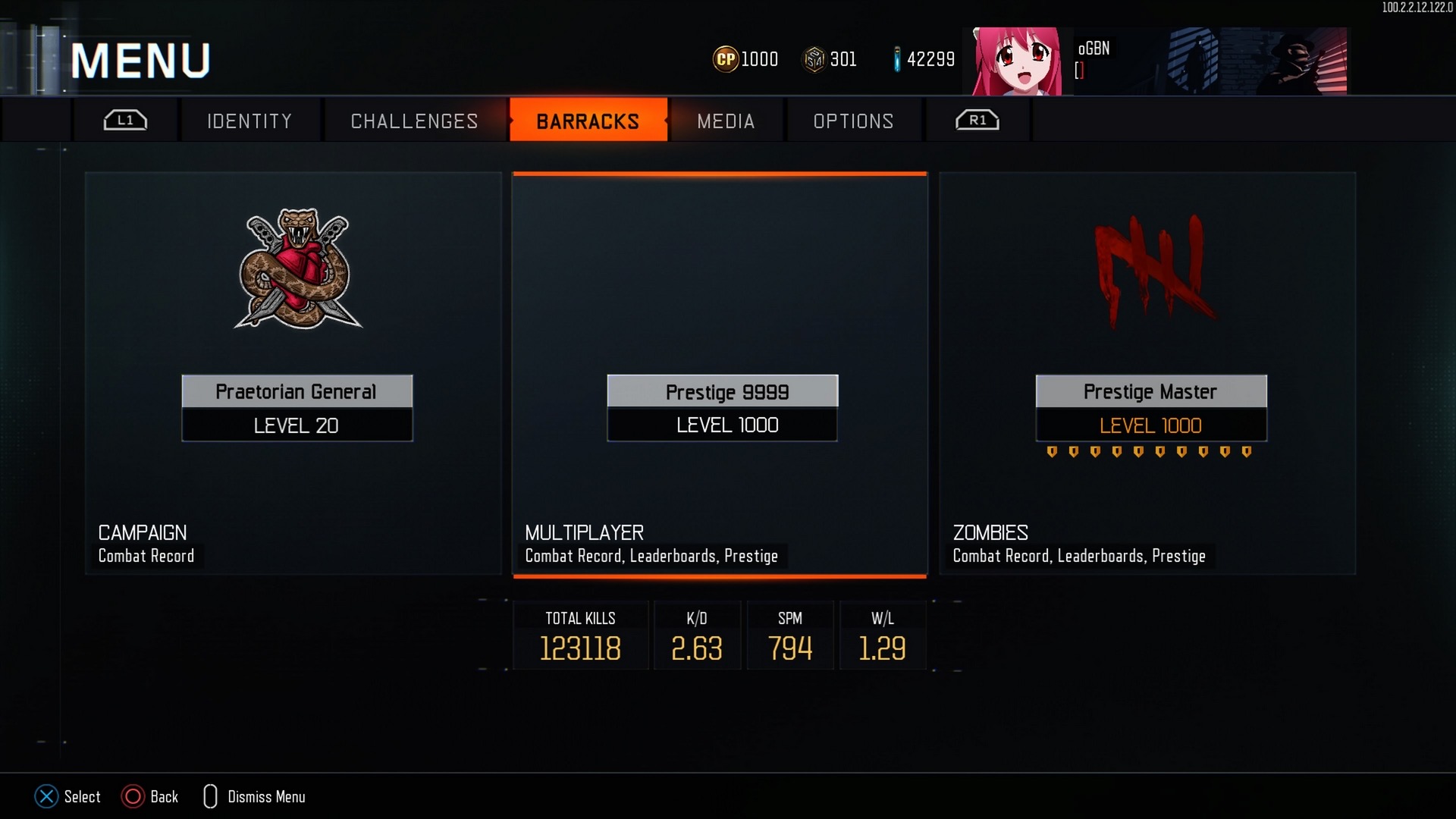This screenshot has height=819, width=1456.
Task: Choose the Multiplayer barracks panel
Action: pos(720,373)
